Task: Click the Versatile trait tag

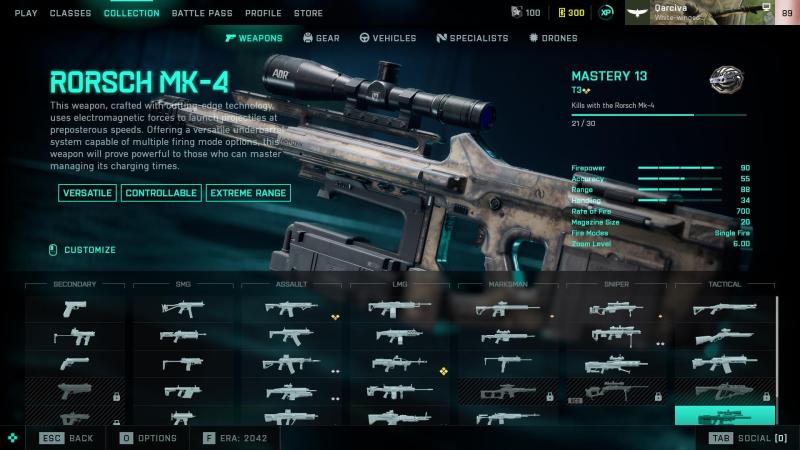Action: [x=87, y=192]
